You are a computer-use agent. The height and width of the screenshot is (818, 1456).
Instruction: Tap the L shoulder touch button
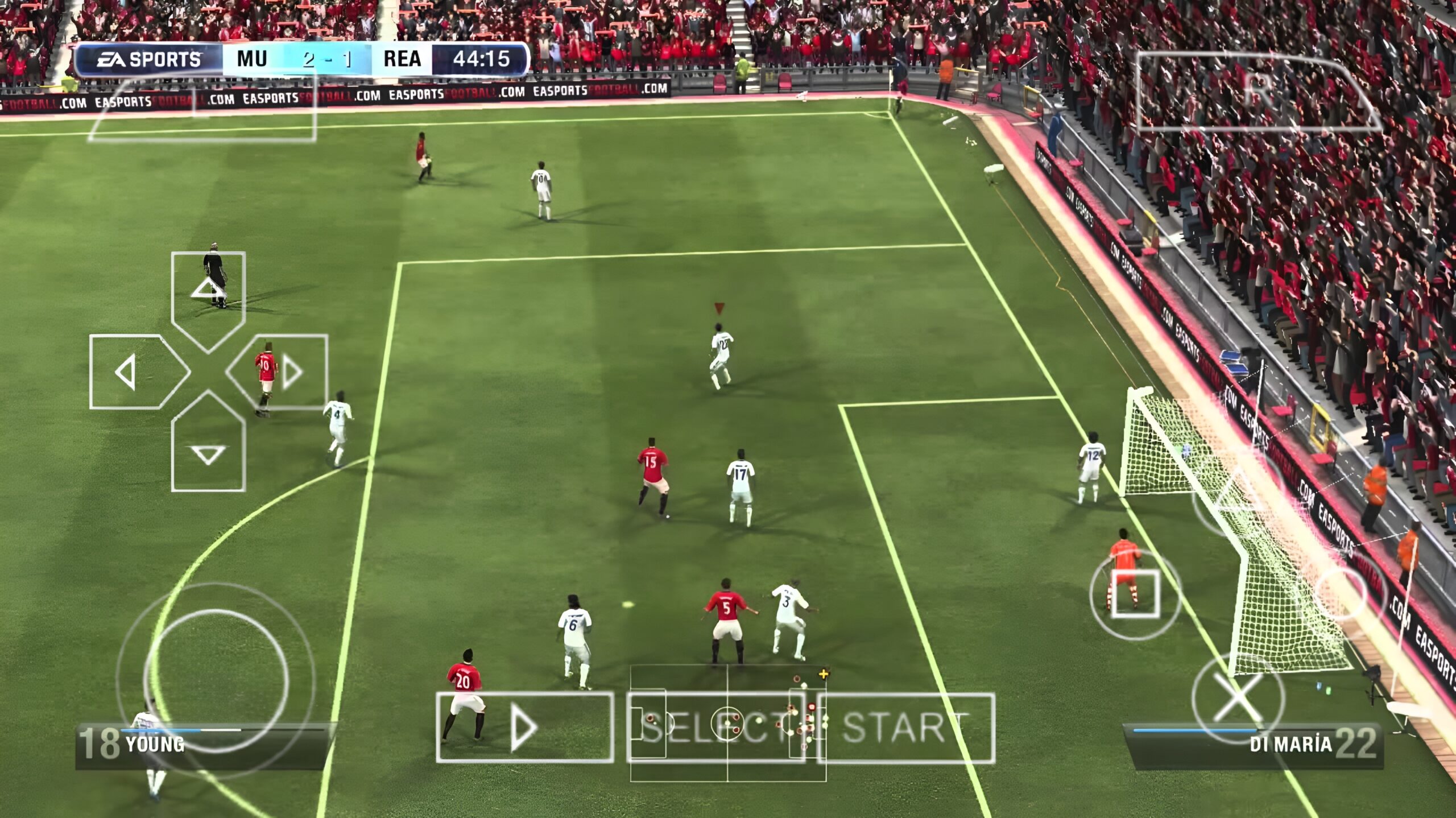(202, 108)
